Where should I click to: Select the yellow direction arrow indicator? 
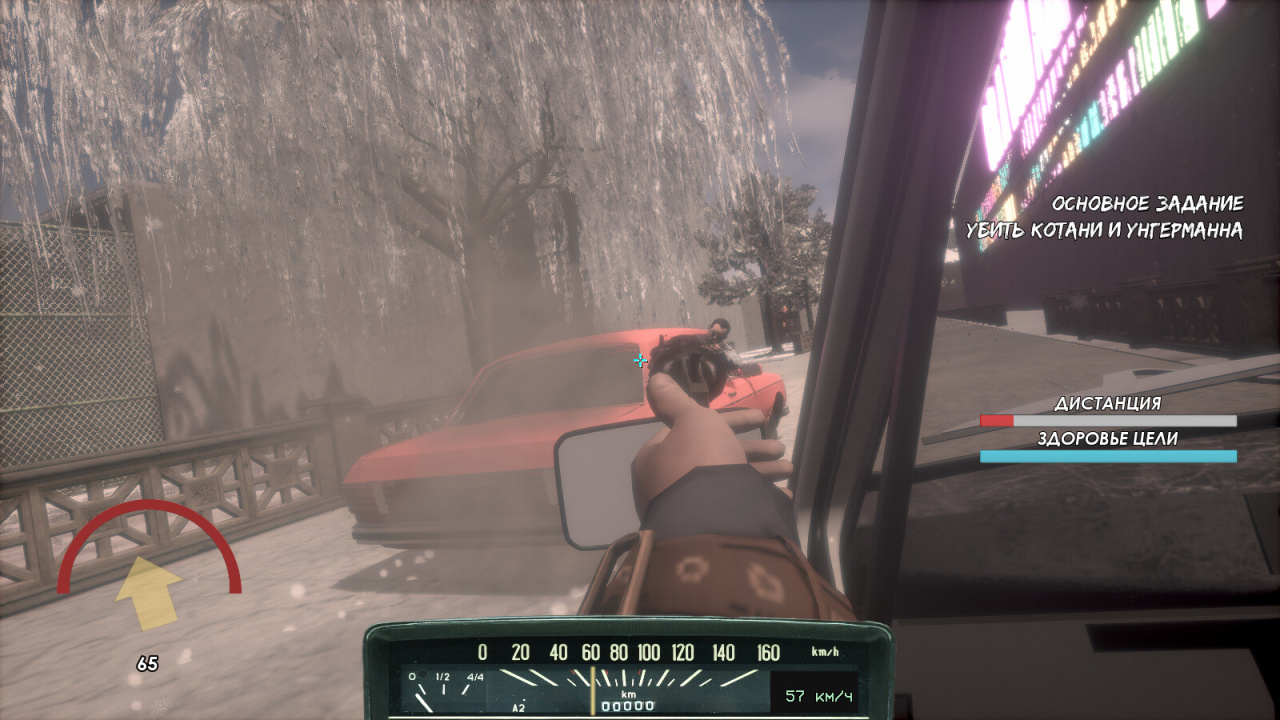click(x=148, y=593)
